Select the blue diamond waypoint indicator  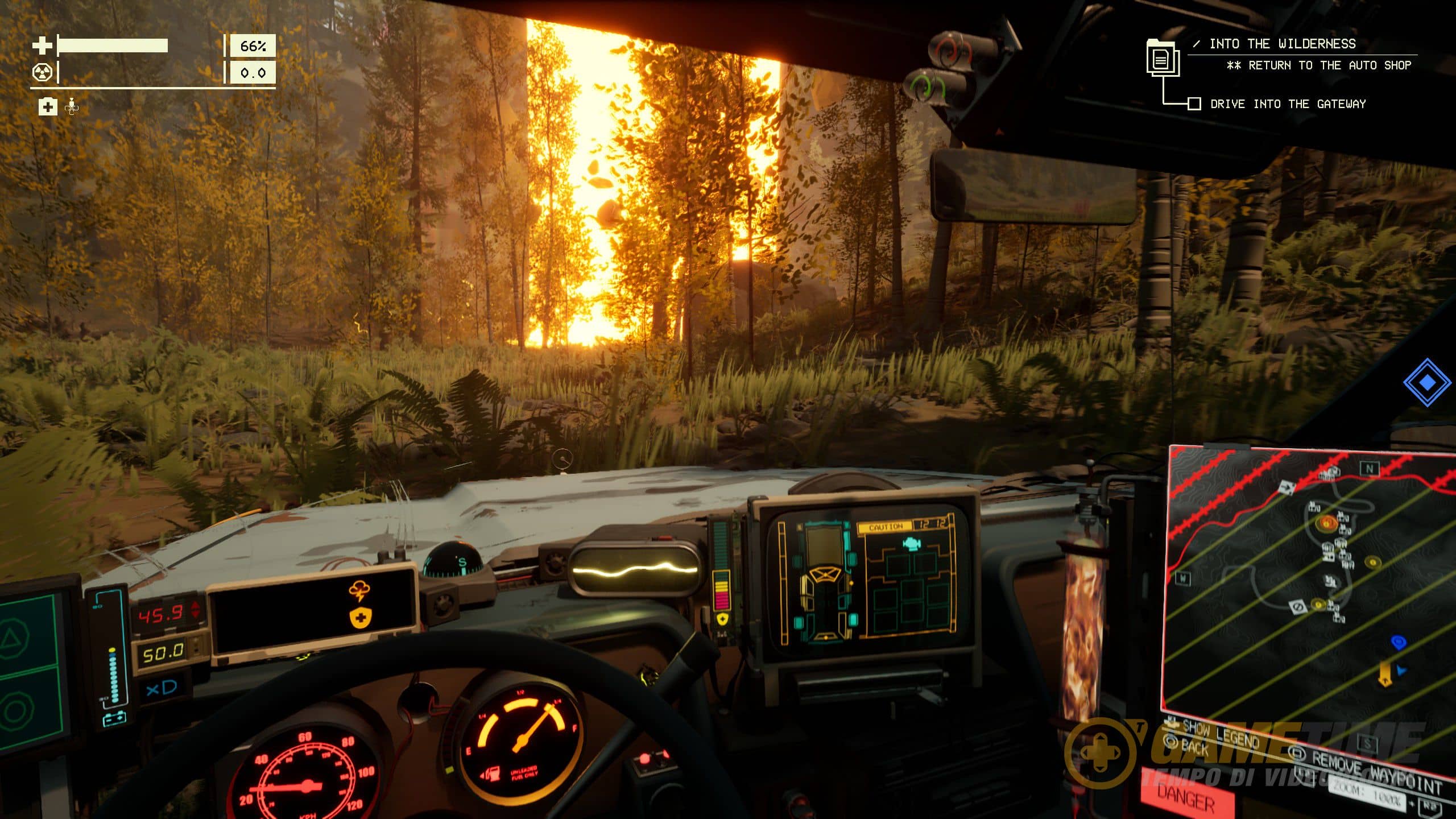coord(1426,383)
